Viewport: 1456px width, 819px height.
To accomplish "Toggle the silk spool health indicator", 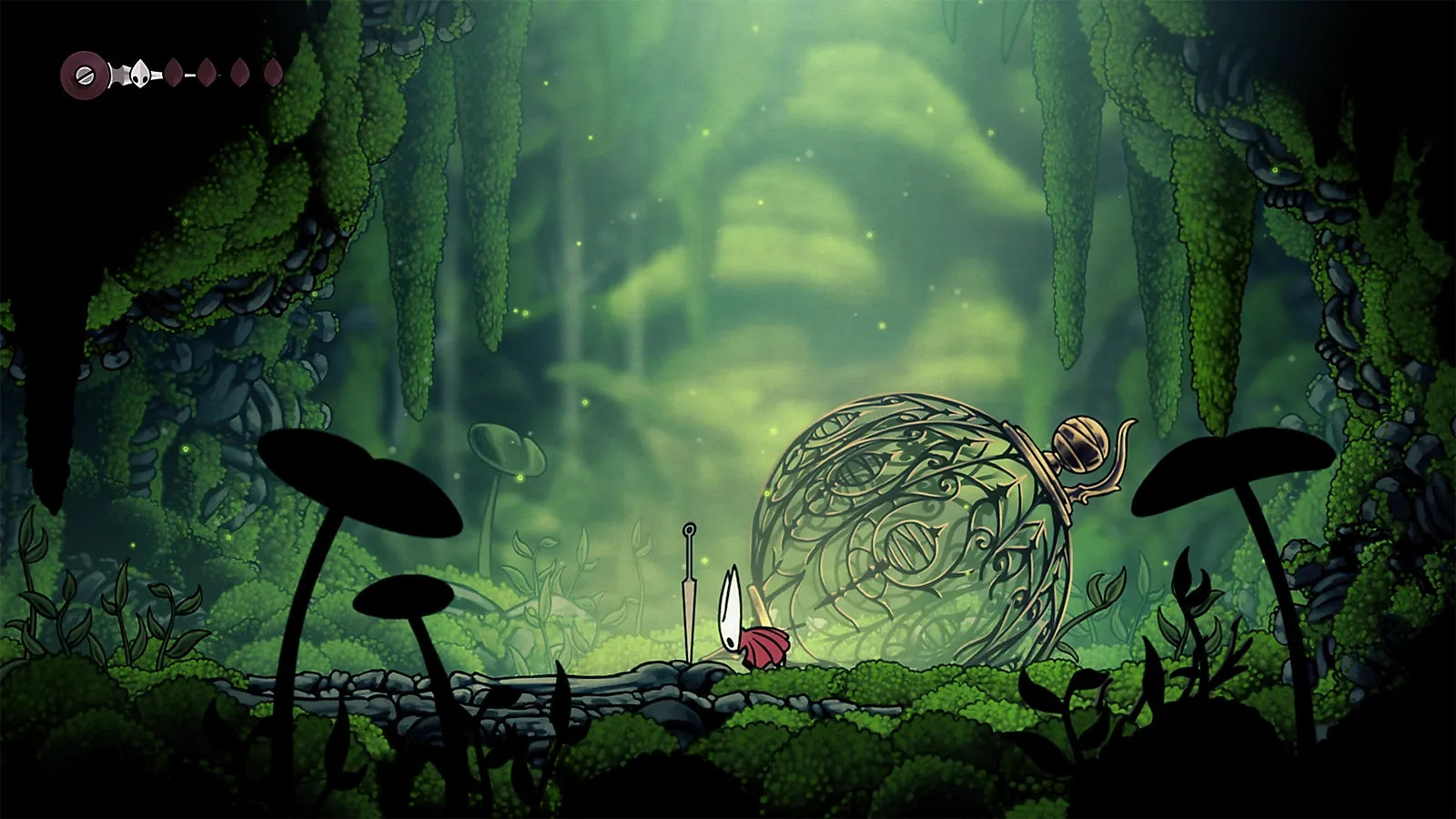I will point(83,71).
